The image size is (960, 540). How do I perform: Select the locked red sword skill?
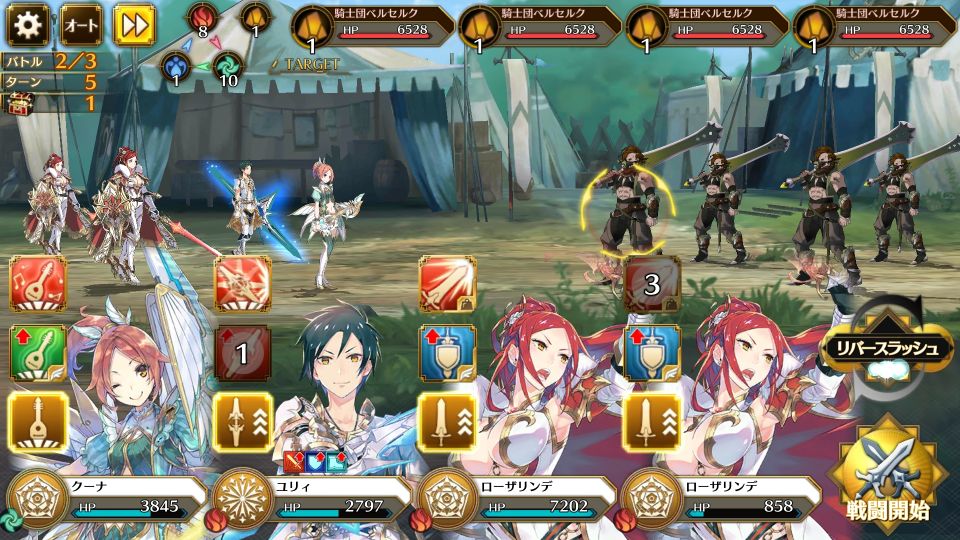(447, 285)
